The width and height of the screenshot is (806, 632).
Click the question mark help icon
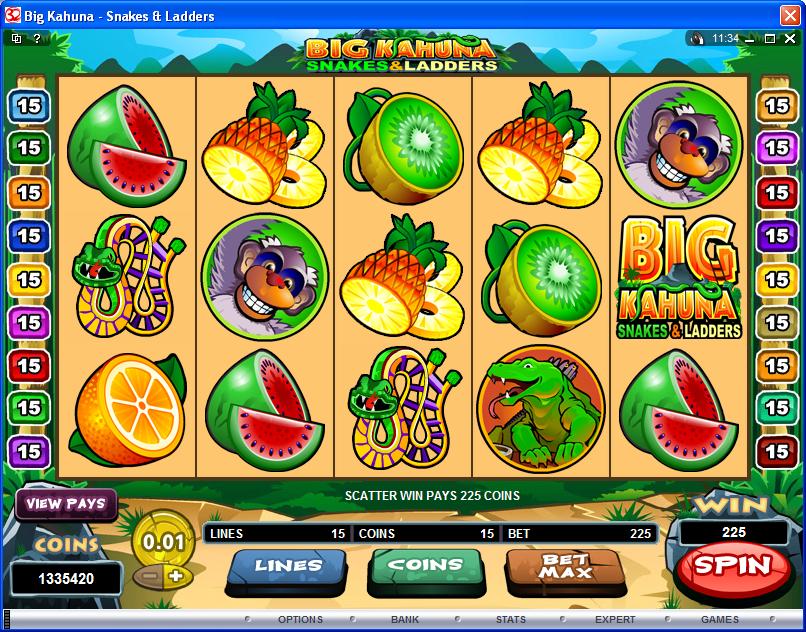37,38
